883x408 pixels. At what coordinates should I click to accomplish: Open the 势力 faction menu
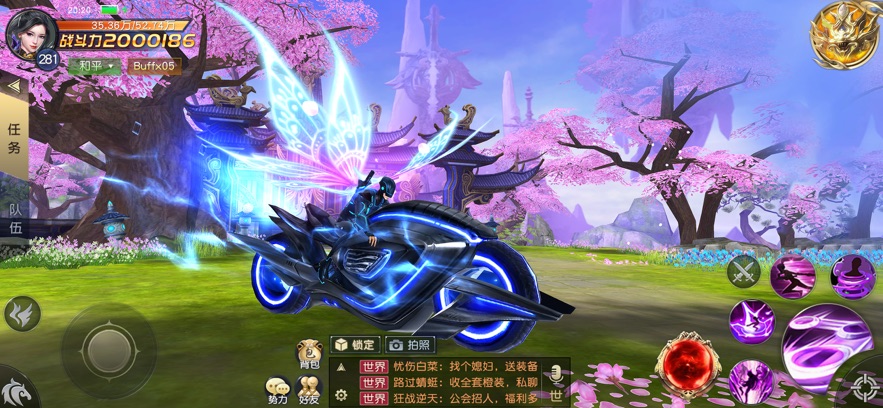276,390
